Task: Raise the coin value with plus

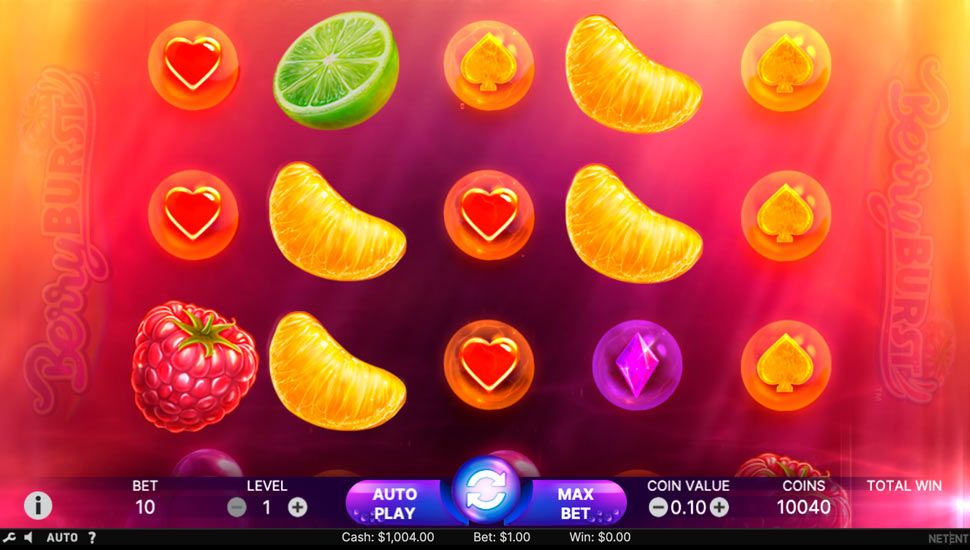Action: [719, 507]
